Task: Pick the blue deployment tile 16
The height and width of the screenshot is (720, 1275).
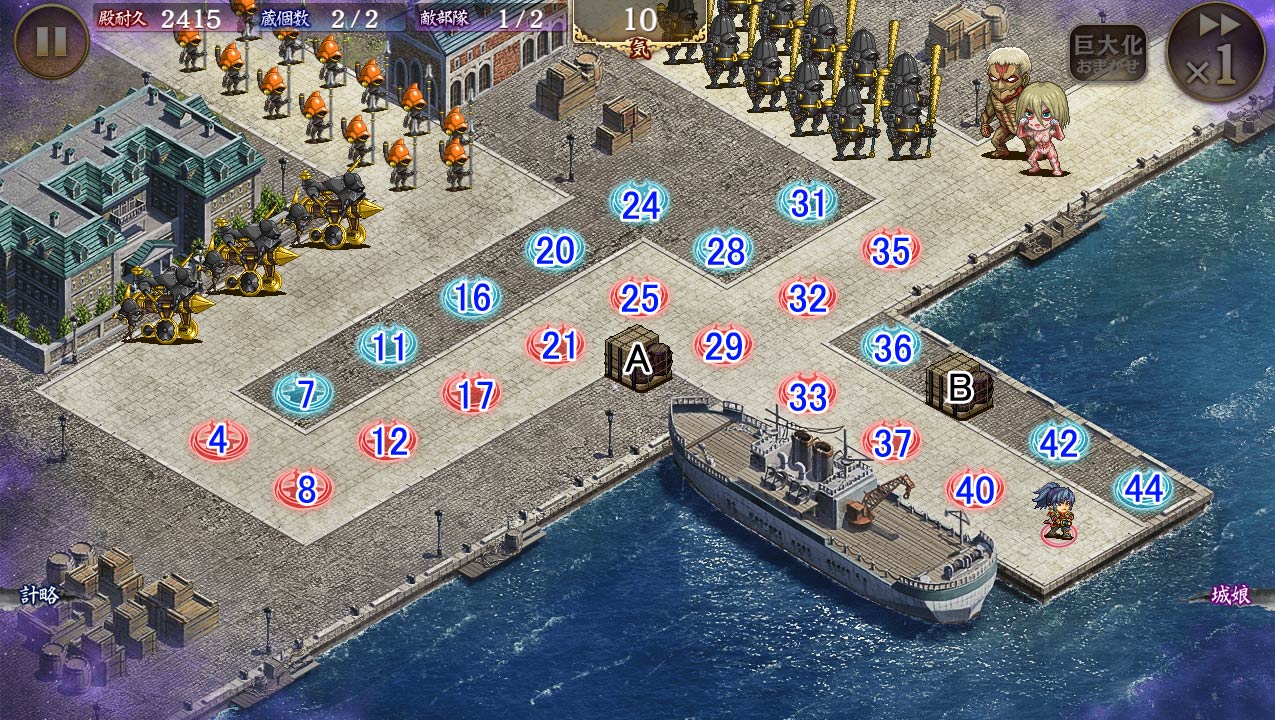Action: click(x=473, y=297)
